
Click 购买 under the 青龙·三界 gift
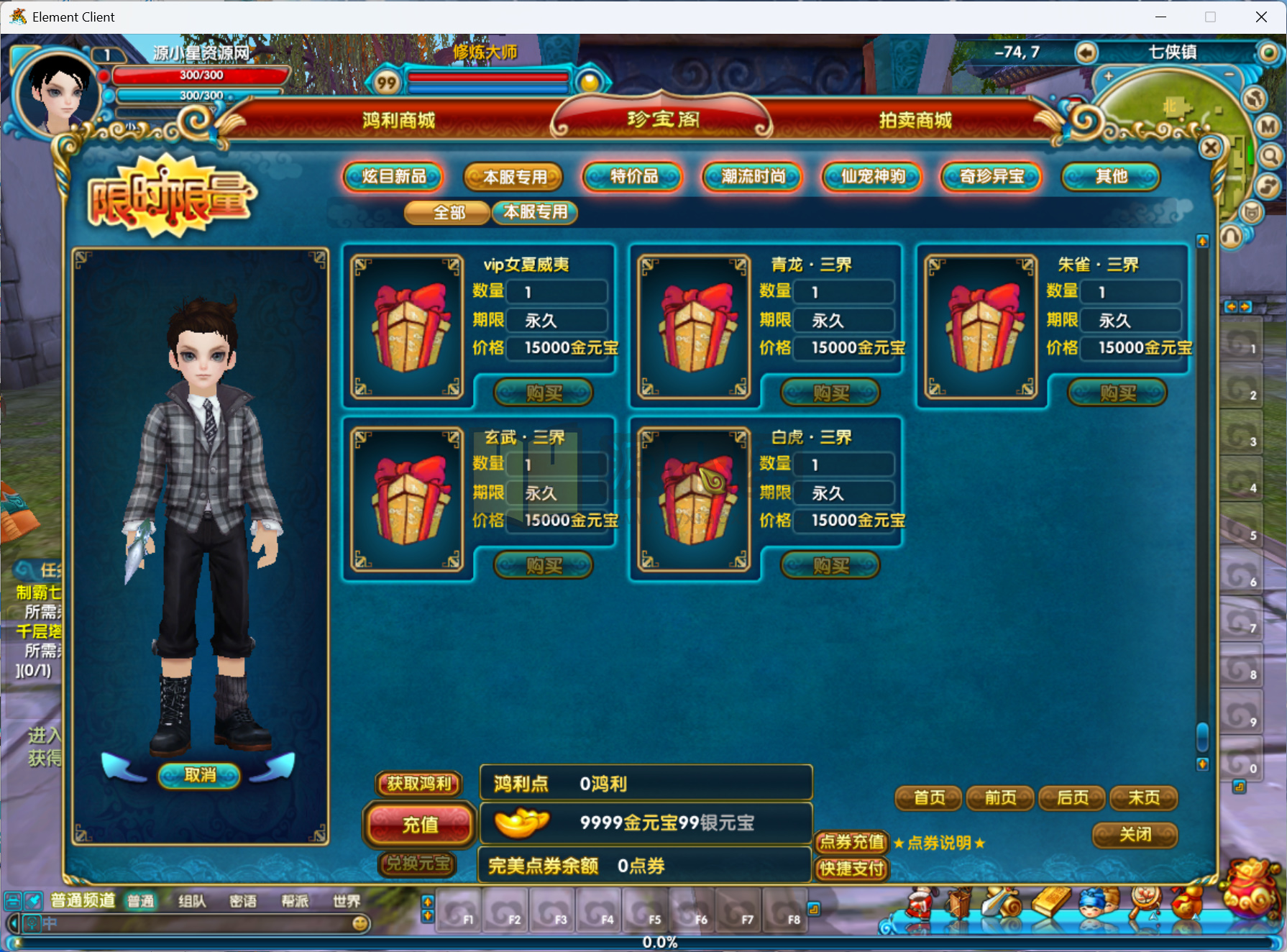coord(830,393)
